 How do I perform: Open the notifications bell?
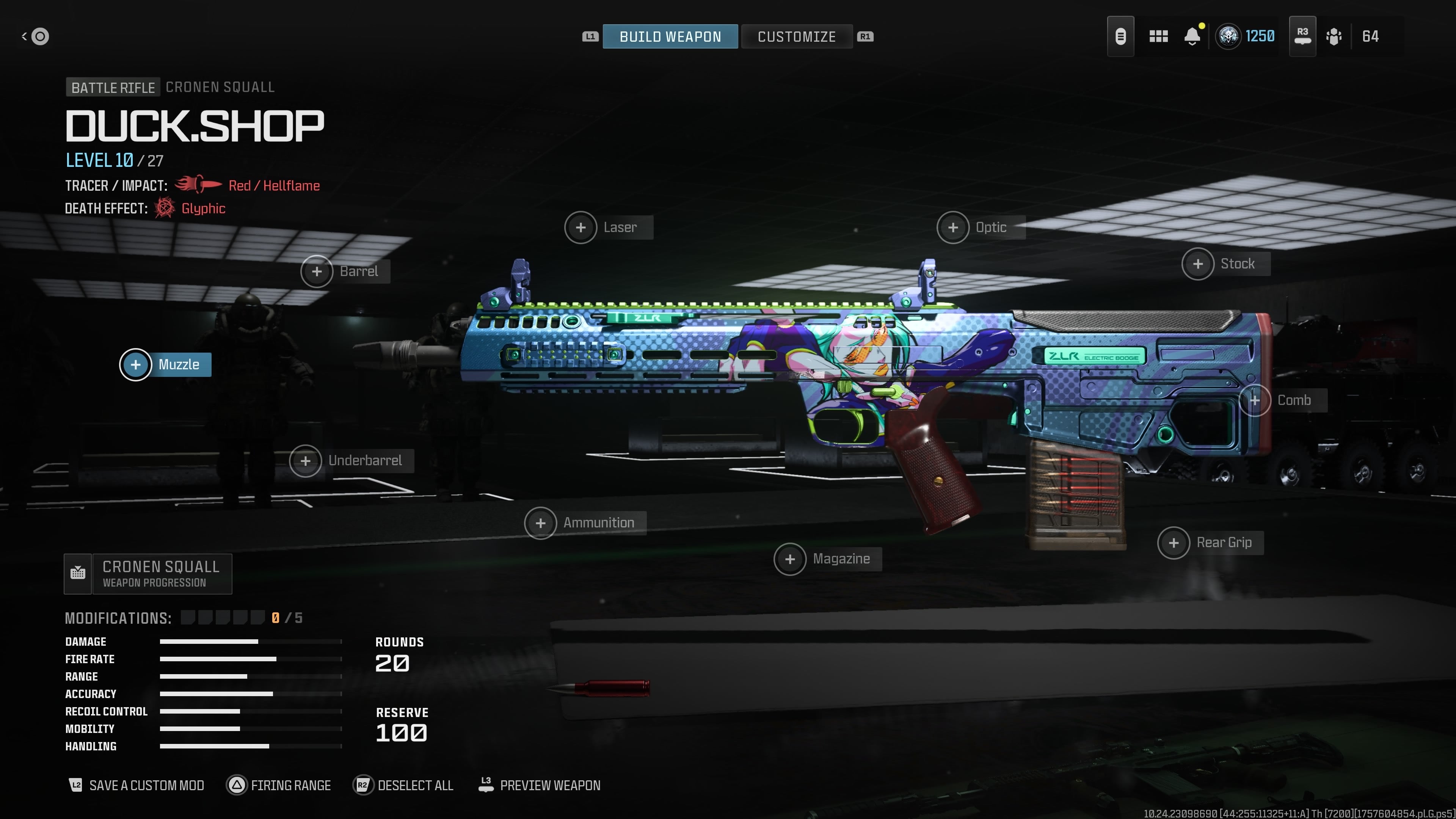[x=1192, y=37]
